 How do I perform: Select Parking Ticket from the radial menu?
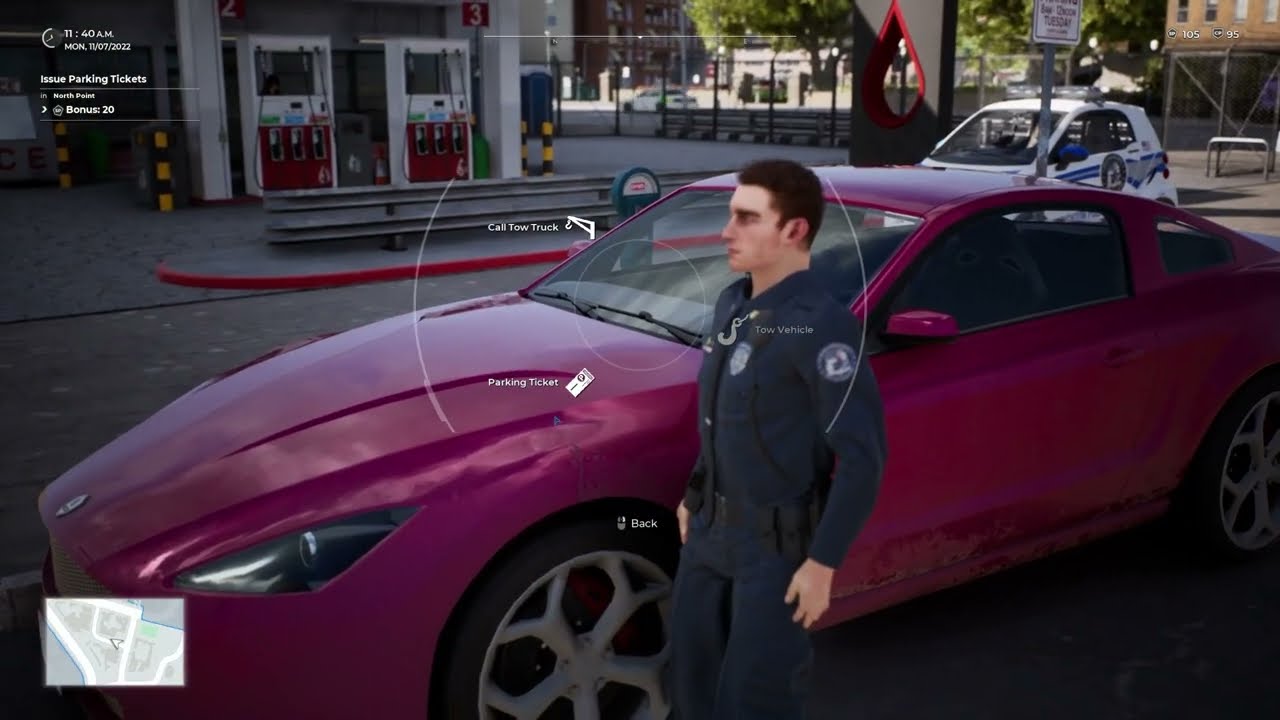point(579,382)
